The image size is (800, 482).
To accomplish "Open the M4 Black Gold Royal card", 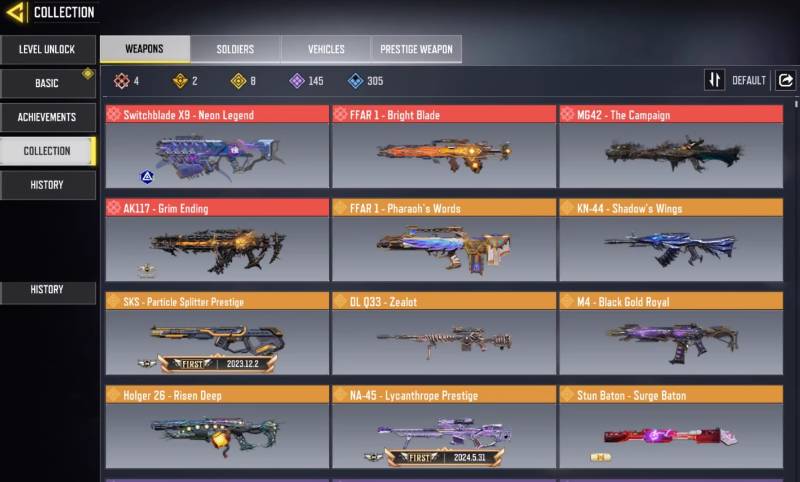I will [670, 334].
